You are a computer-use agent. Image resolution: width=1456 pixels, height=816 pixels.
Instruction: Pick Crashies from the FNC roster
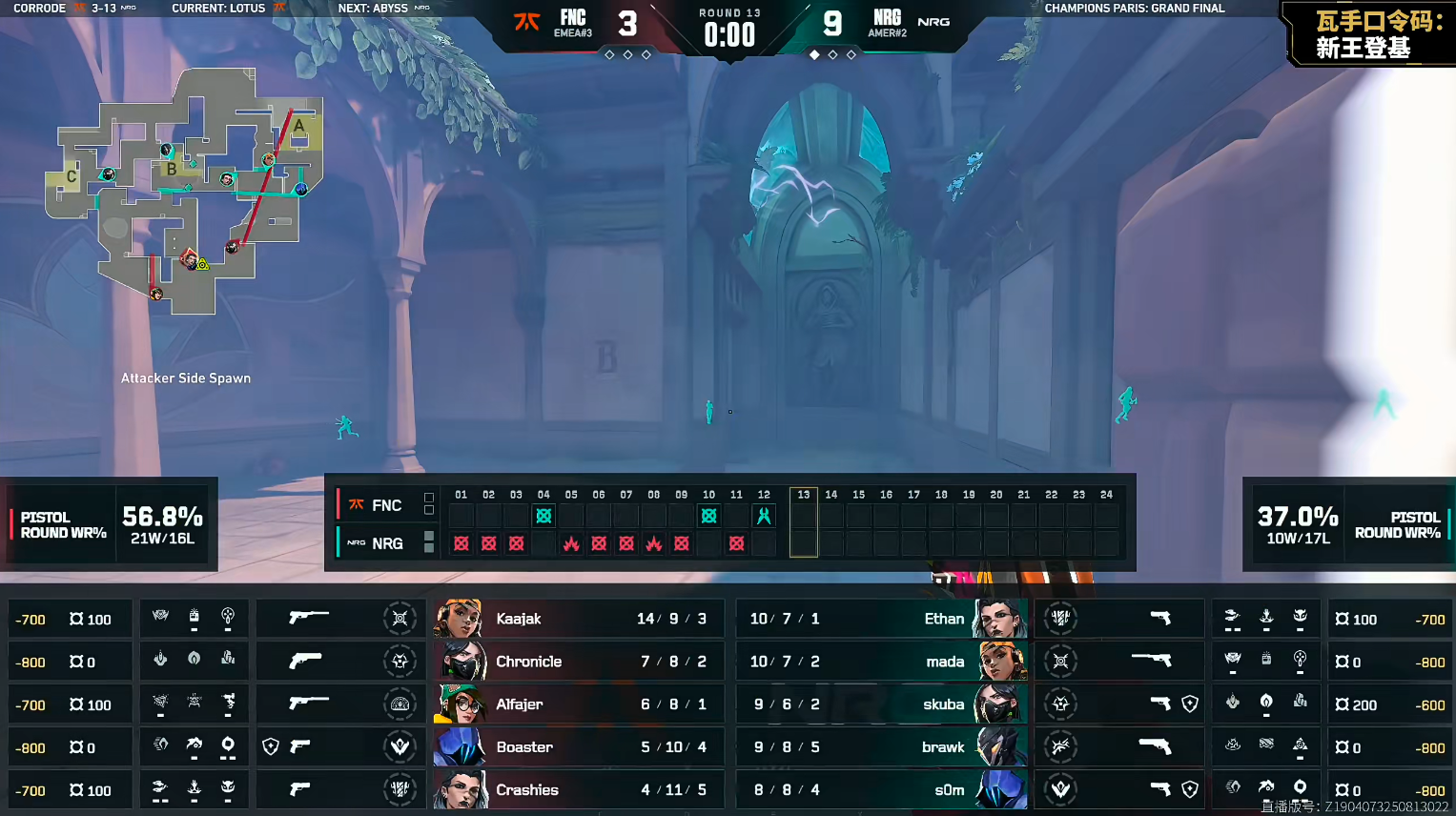coord(578,790)
